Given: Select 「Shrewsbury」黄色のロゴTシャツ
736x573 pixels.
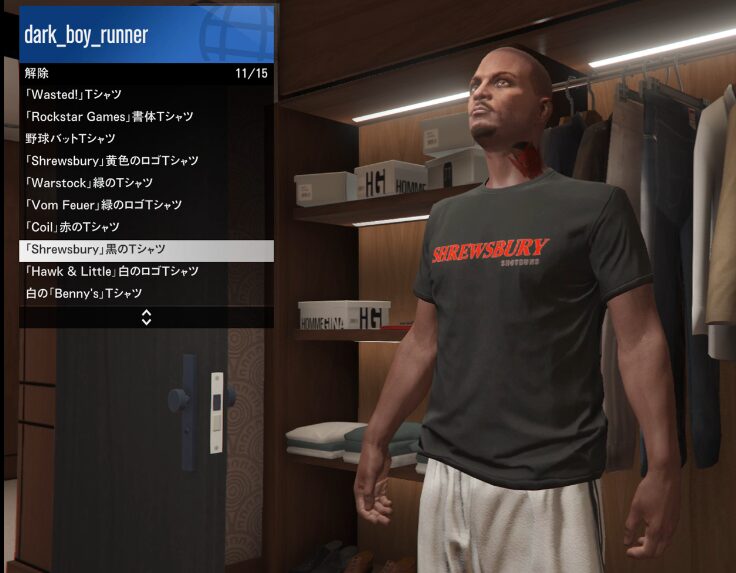Looking at the screenshot, I should coord(146,161).
